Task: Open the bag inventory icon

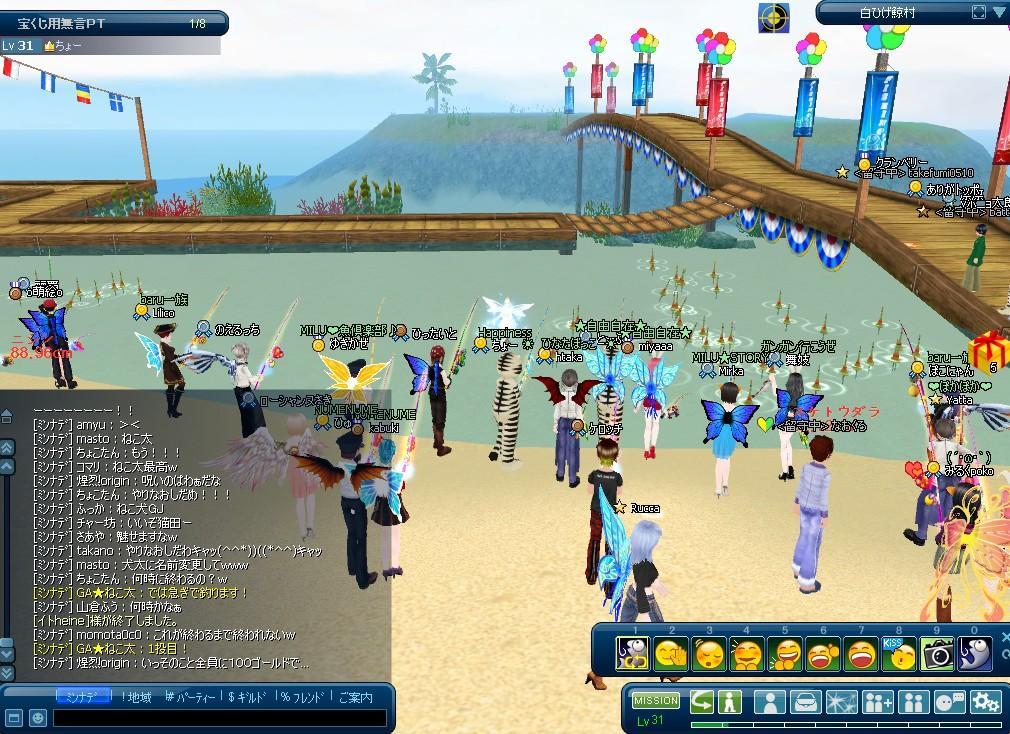Action: point(805,701)
